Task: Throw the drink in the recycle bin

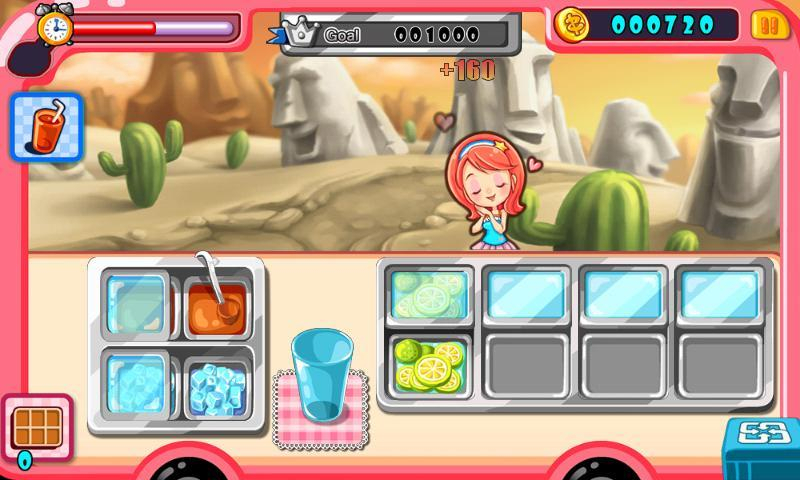Action: [762, 448]
